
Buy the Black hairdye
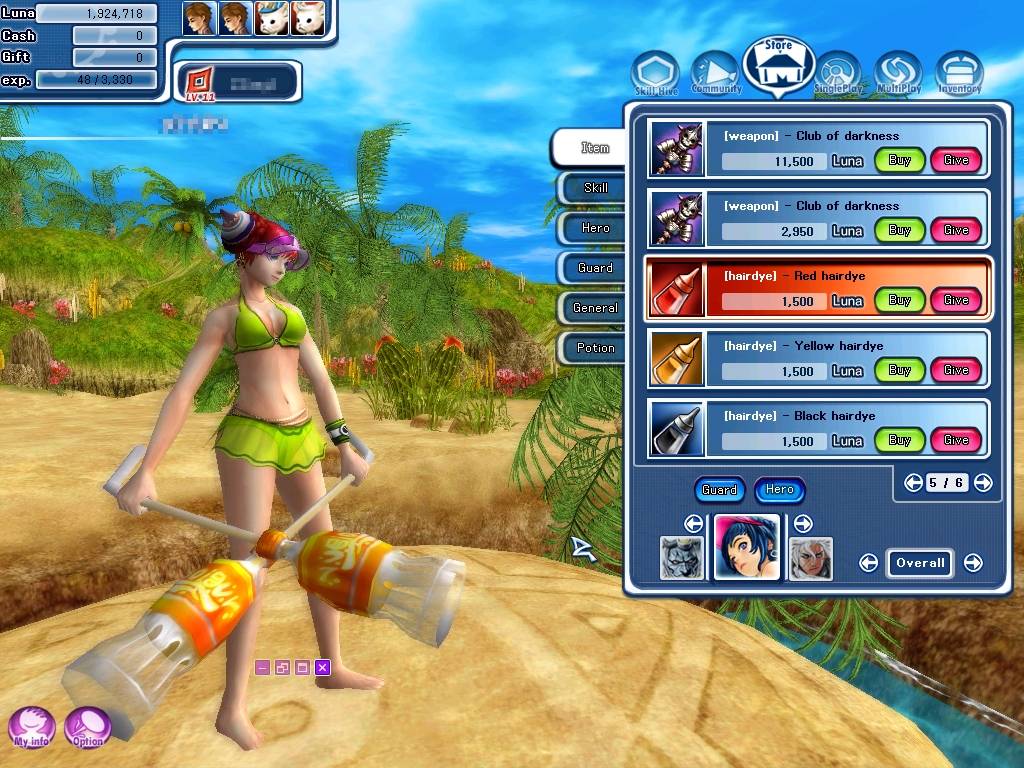click(x=899, y=440)
